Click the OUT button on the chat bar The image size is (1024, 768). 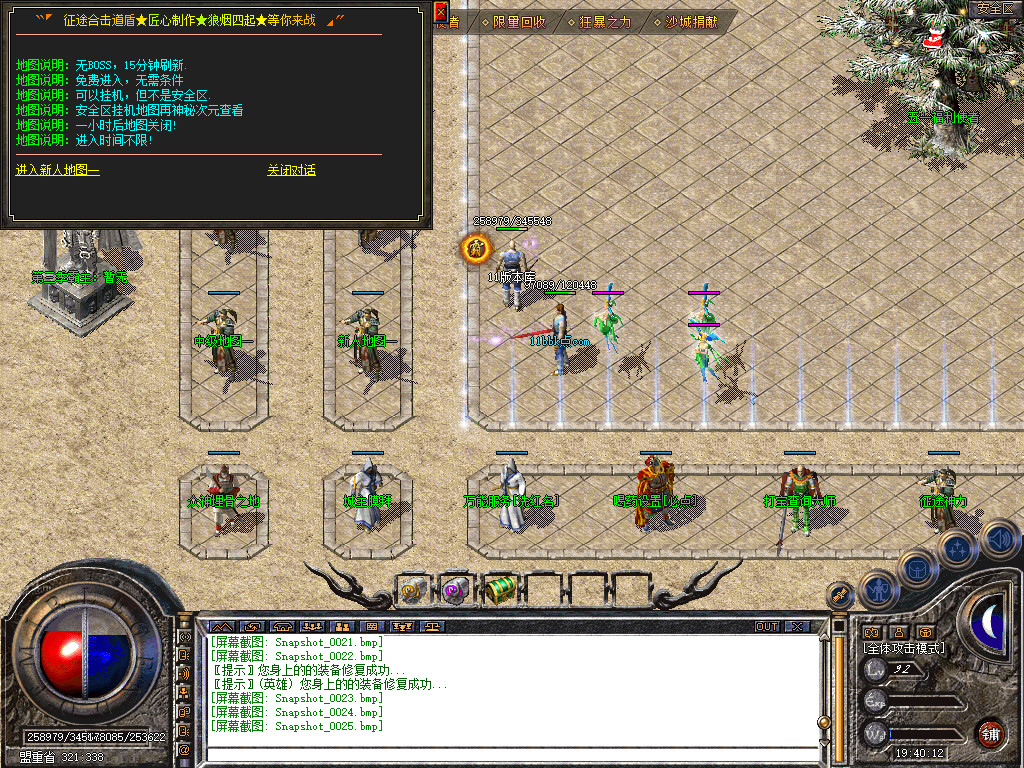tap(766, 627)
